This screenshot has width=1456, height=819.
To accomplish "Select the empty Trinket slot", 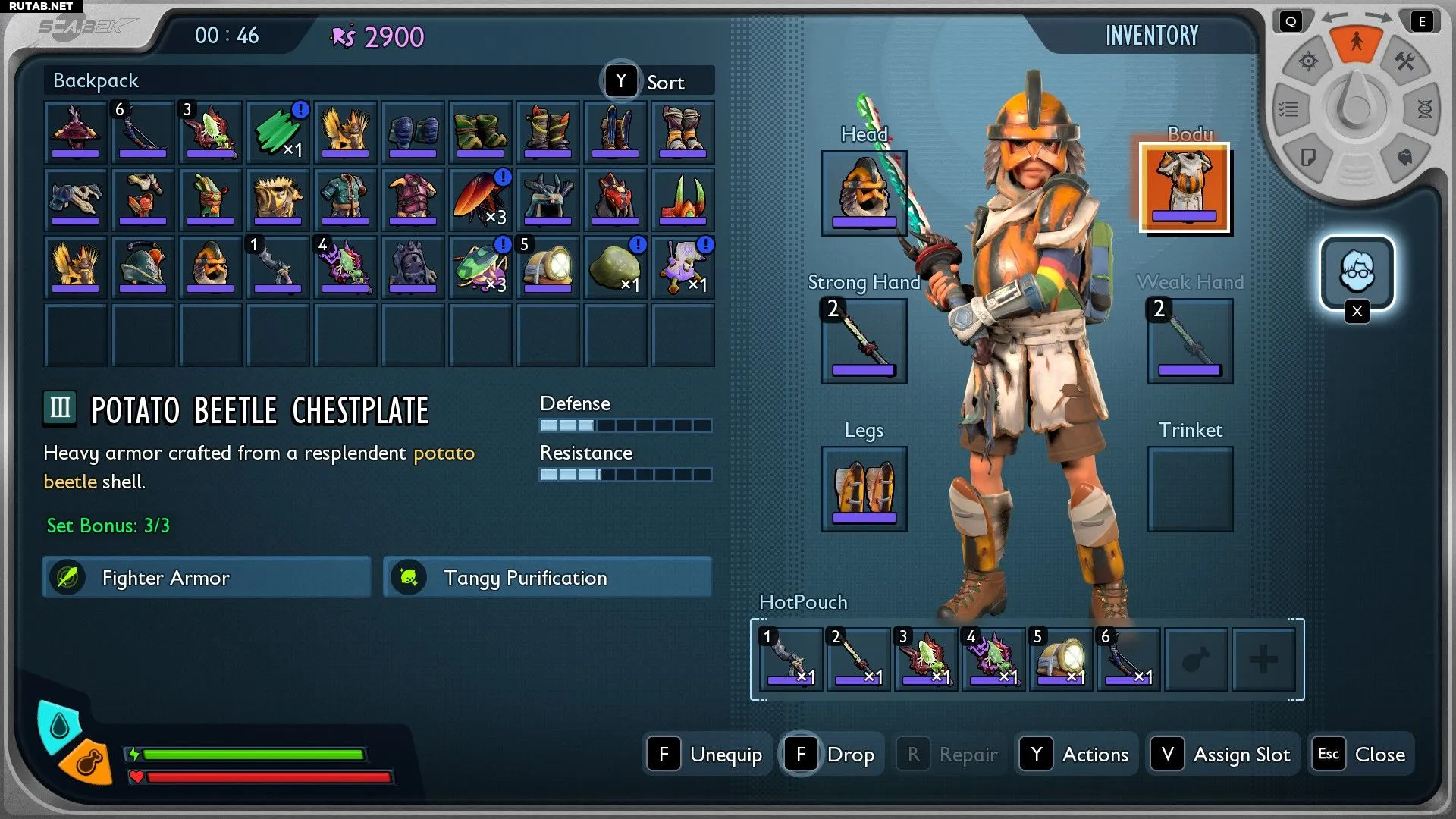I will [1189, 488].
